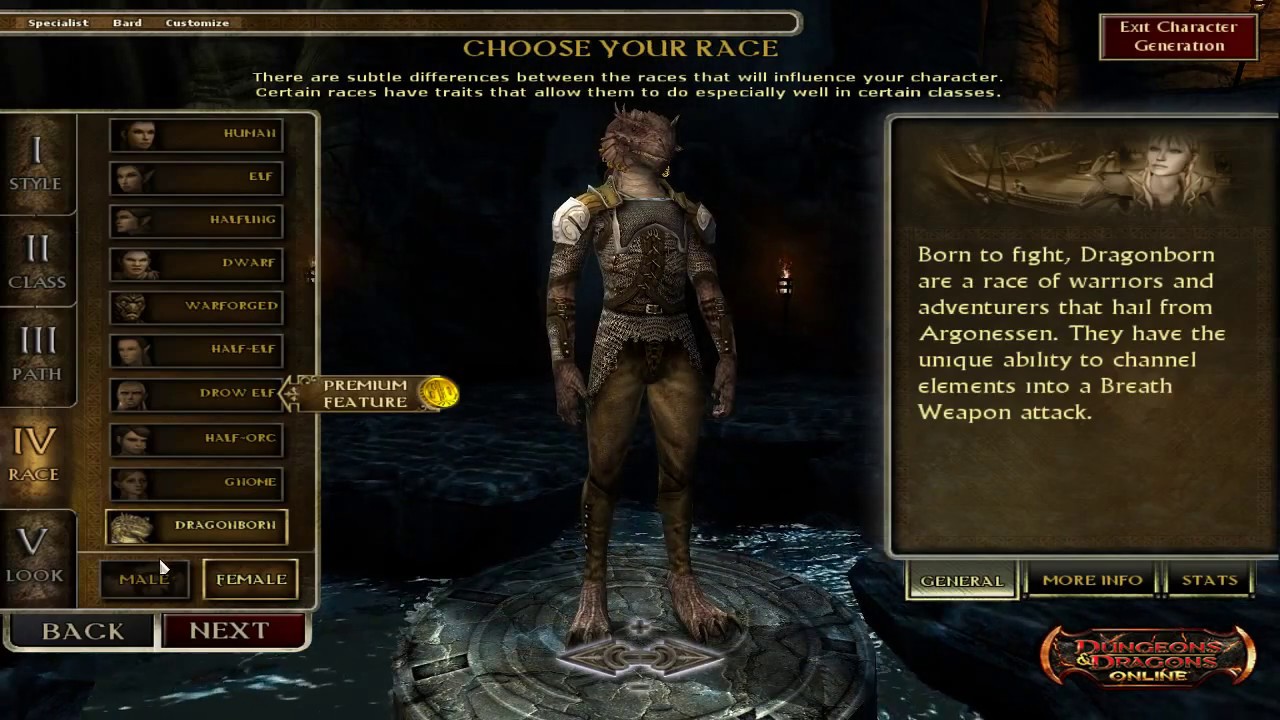Viewport: 1280px width, 720px height.
Task: Exit Character Generation
Action: [x=1178, y=37]
